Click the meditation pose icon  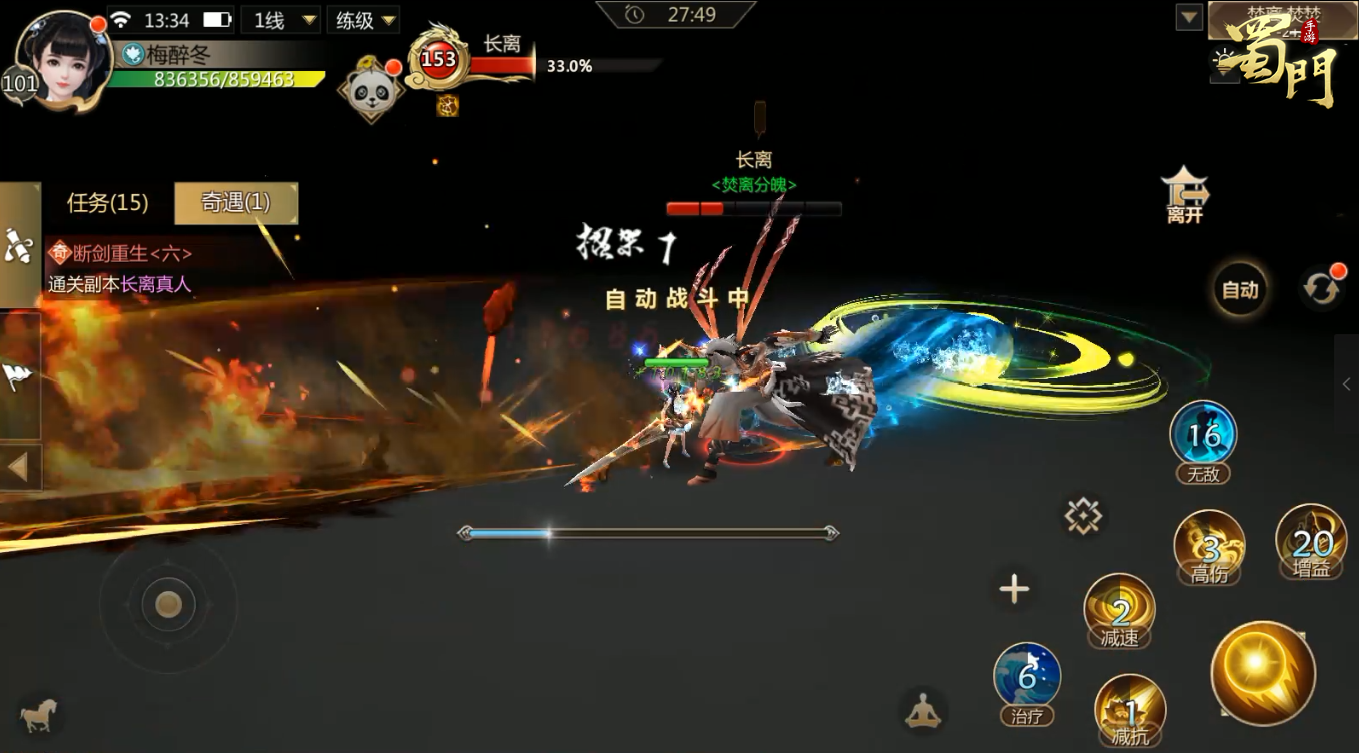922,710
